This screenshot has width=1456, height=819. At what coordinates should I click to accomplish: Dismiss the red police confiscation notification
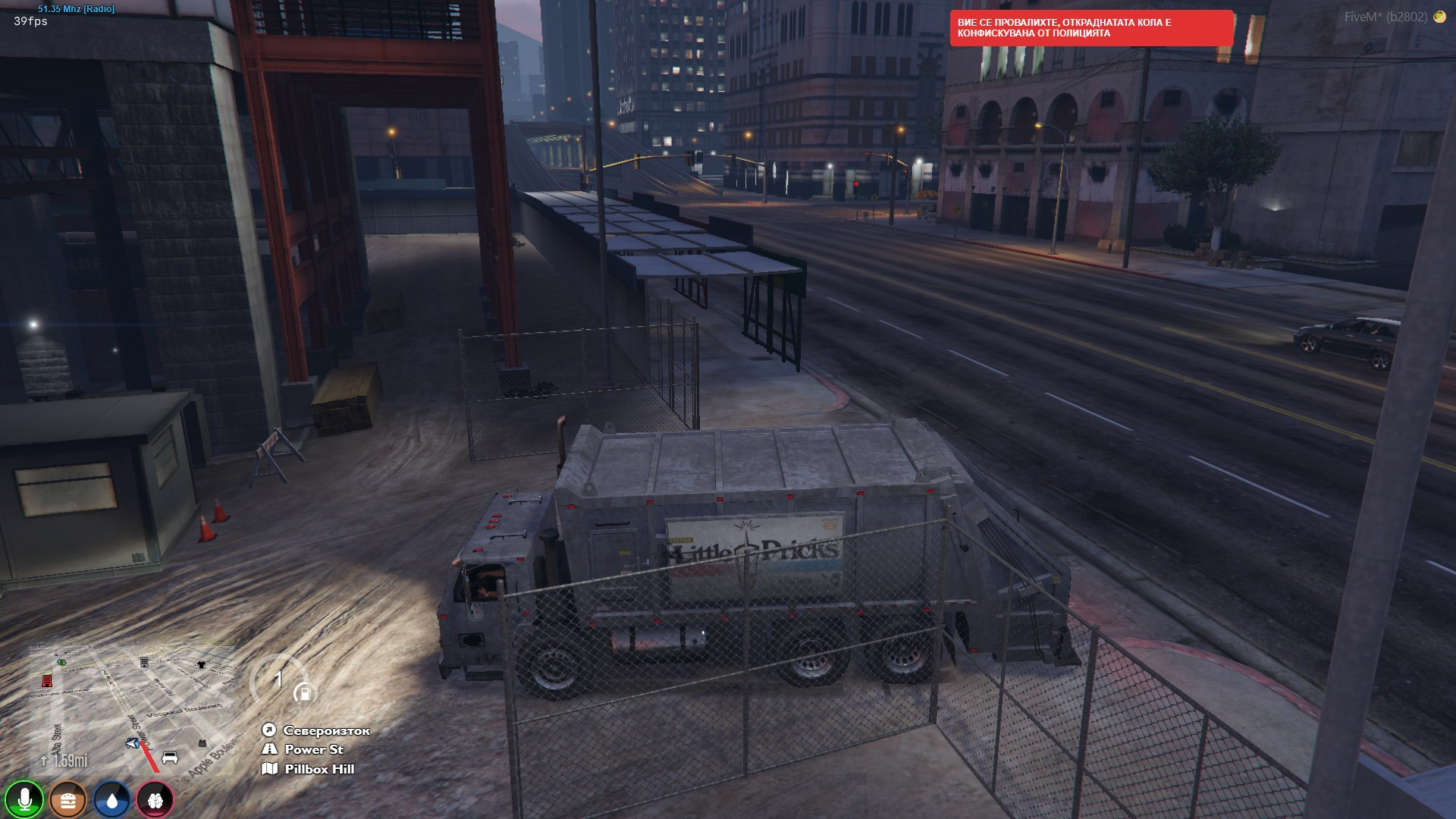[1091, 28]
